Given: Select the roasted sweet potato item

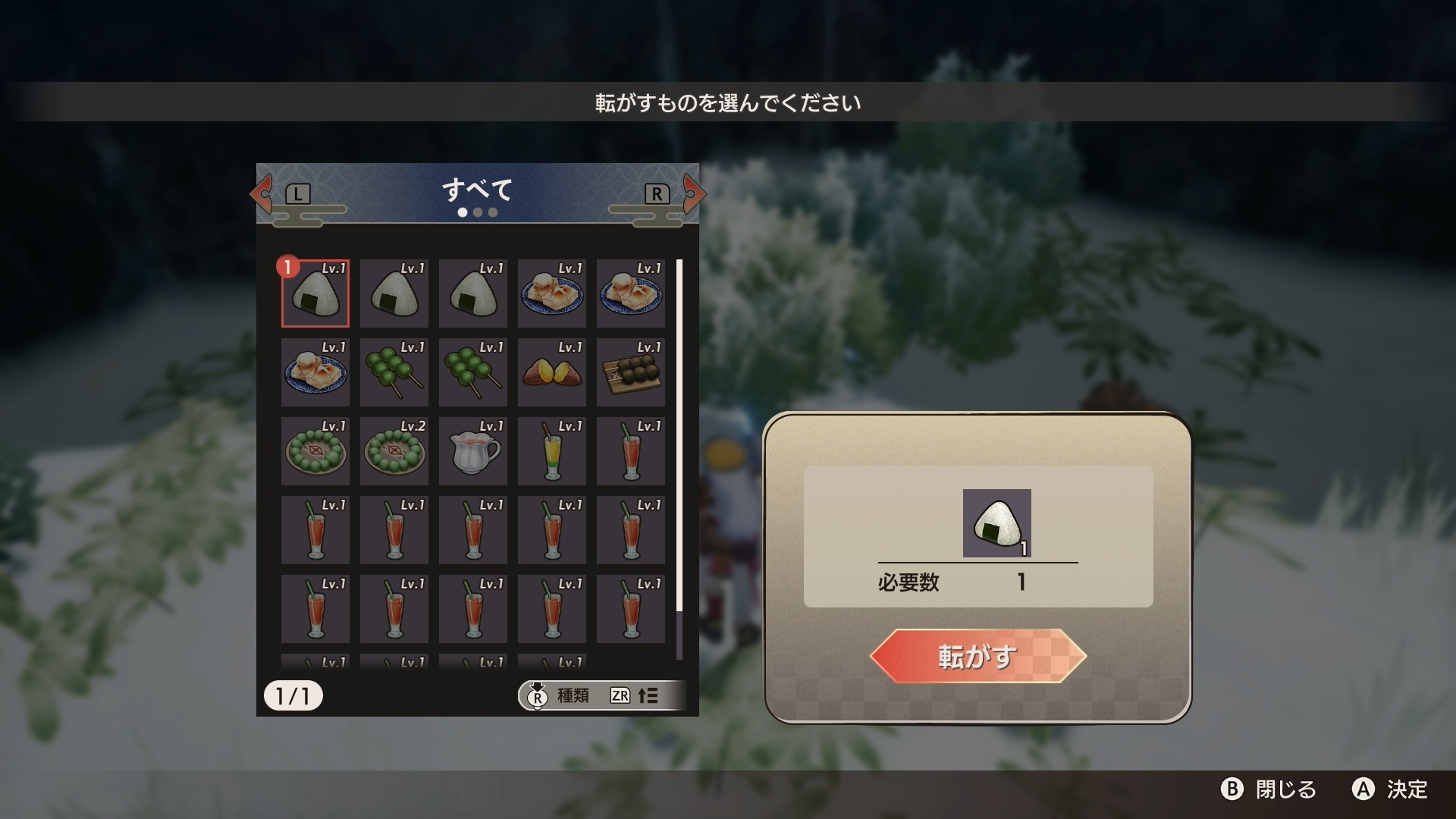Looking at the screenshot, I should coord(551,372).
